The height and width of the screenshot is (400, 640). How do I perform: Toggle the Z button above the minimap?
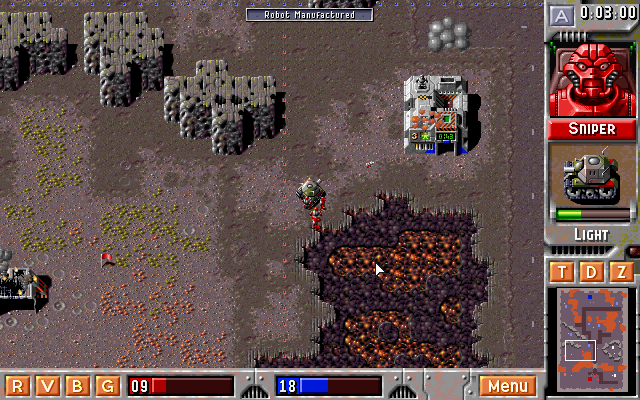(621, 273)
